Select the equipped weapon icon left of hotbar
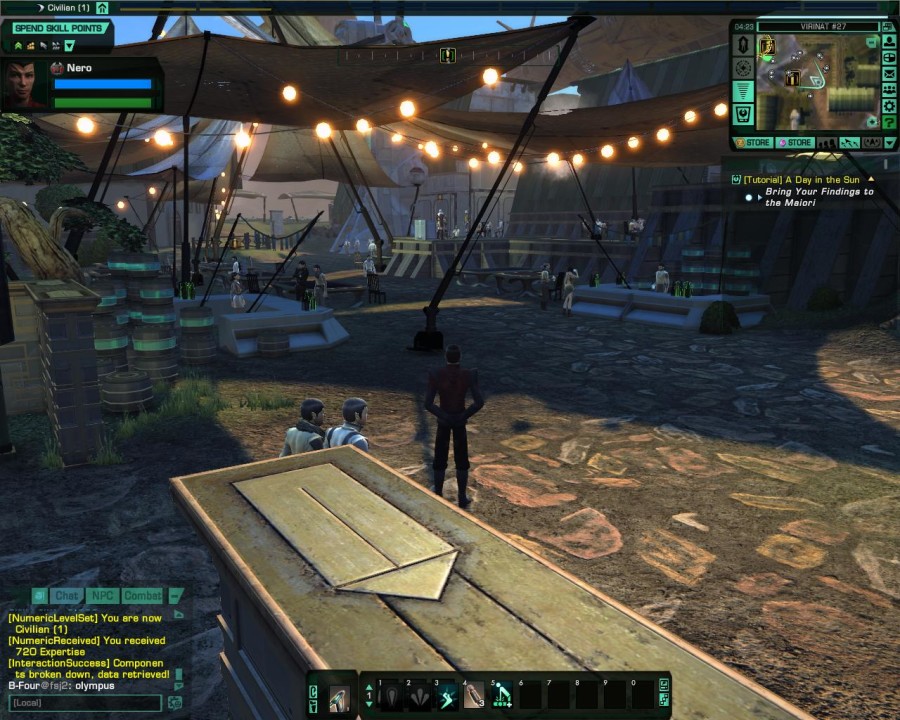The image size is (900, 720). pos(339,698)
